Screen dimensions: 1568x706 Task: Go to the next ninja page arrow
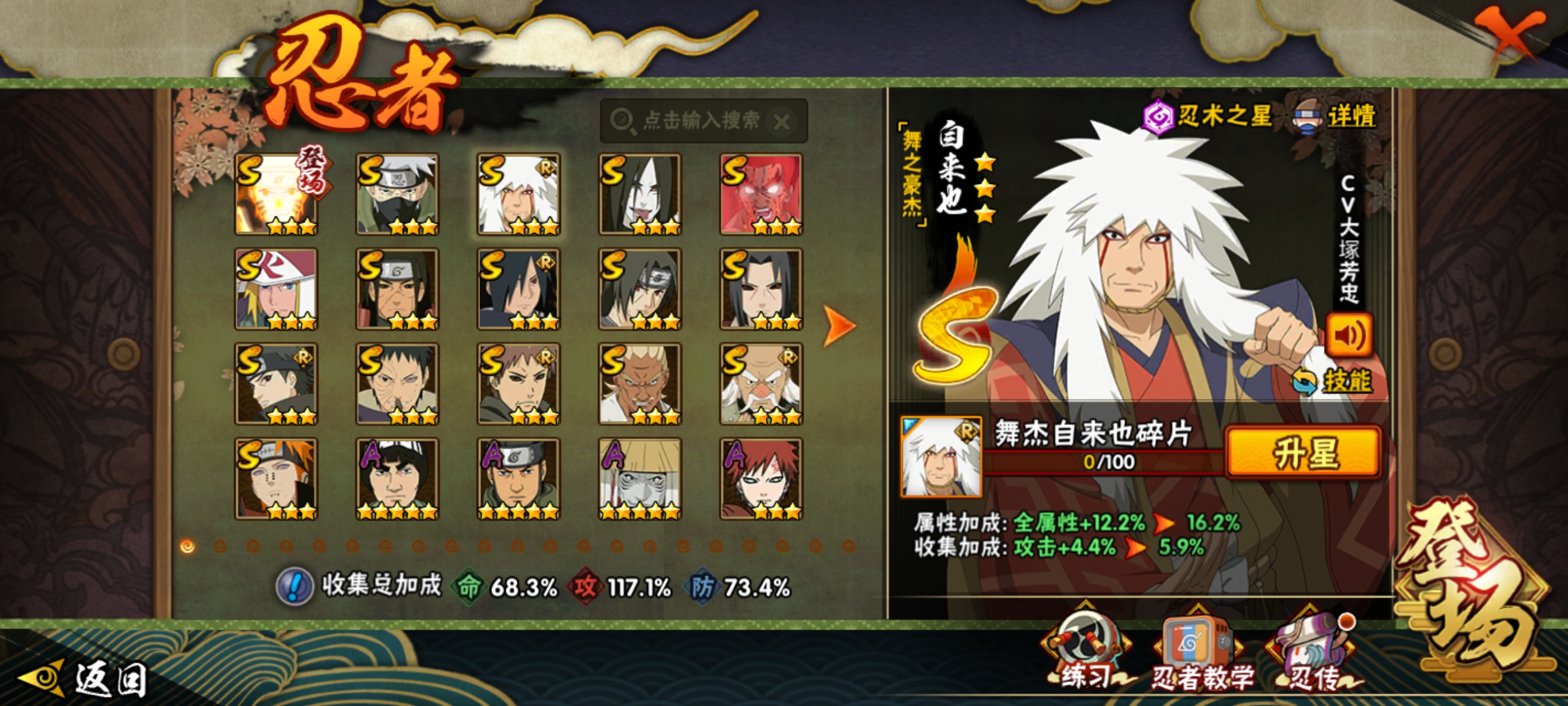coord(839,327)
